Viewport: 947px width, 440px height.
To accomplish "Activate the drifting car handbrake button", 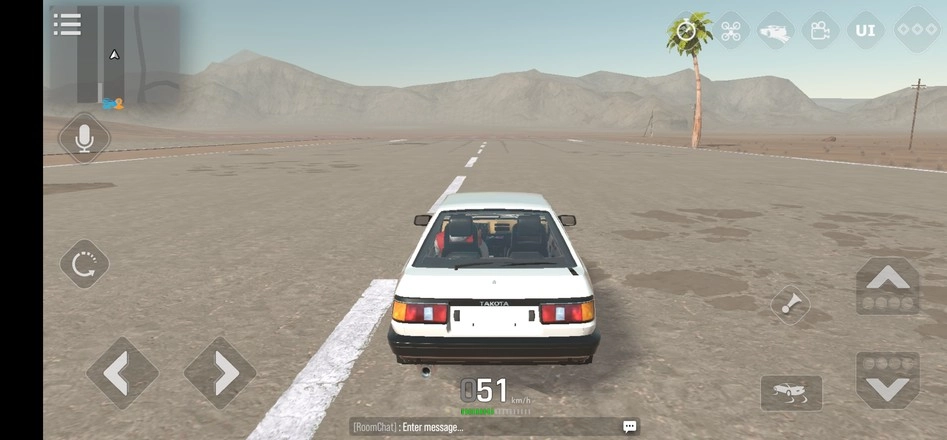I will pyautogui.click(x=791, y=393).
